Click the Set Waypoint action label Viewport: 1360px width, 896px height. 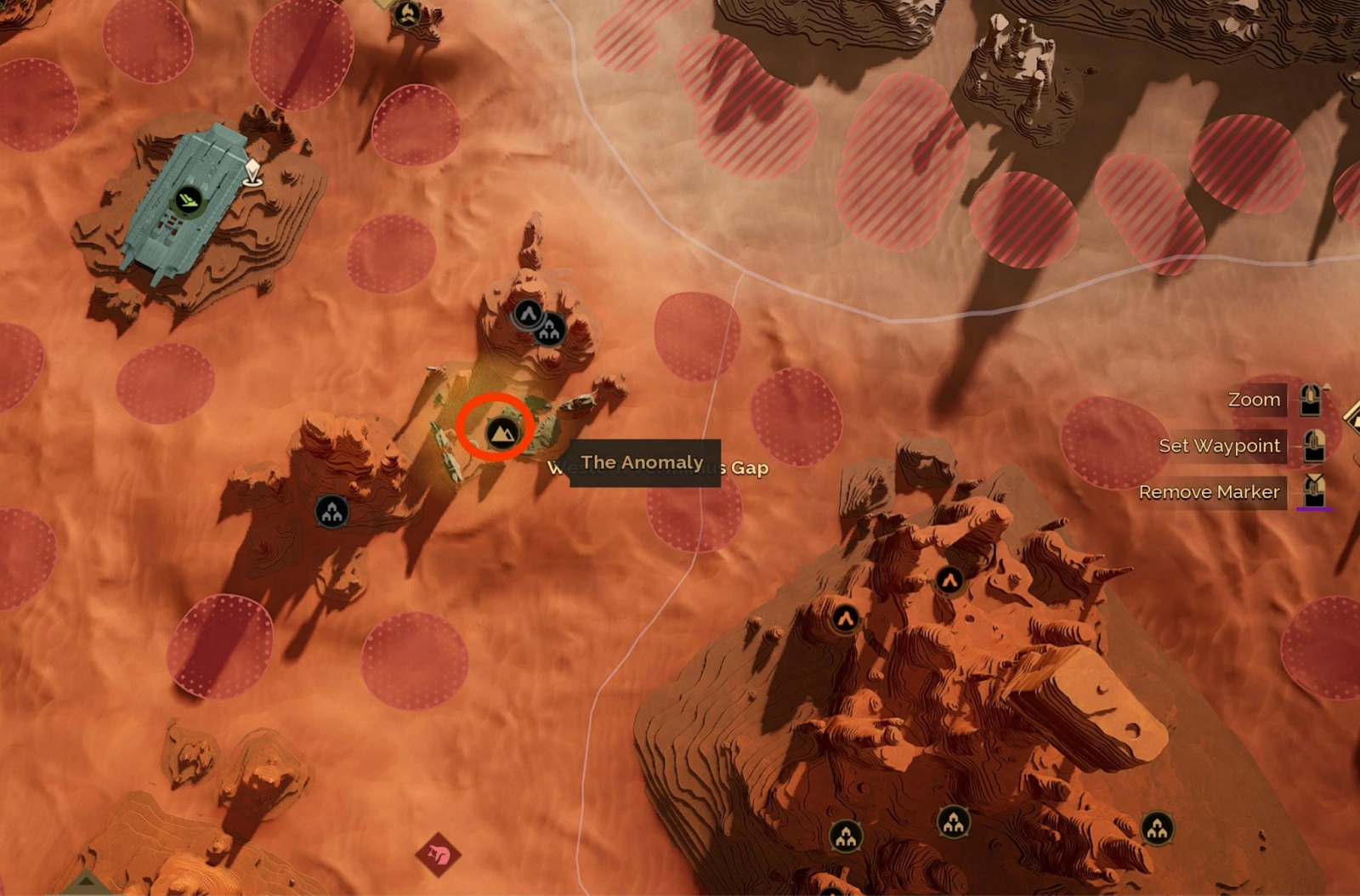pos(1220,445)
